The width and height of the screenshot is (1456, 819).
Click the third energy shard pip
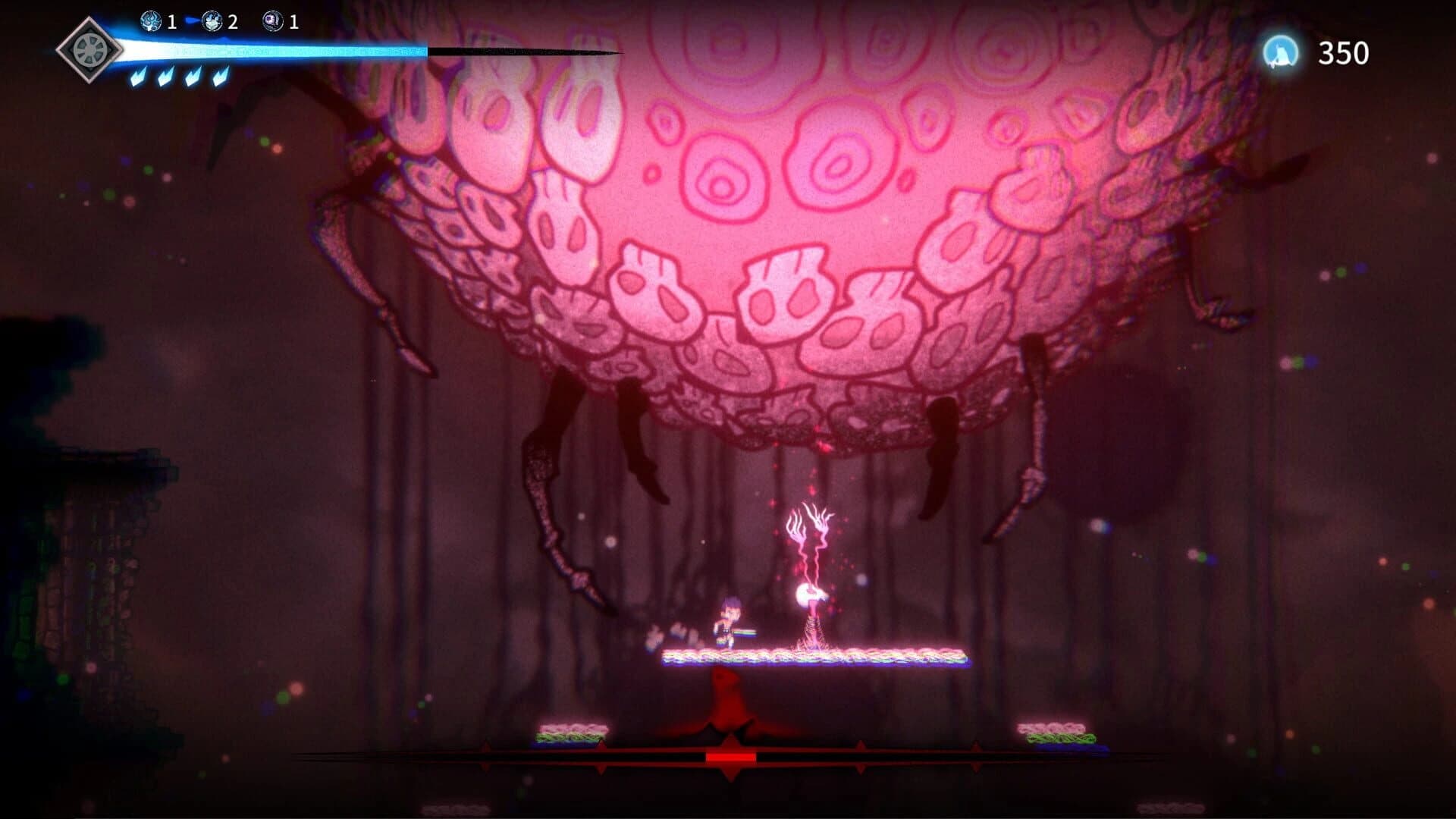(x=192, y=78)
